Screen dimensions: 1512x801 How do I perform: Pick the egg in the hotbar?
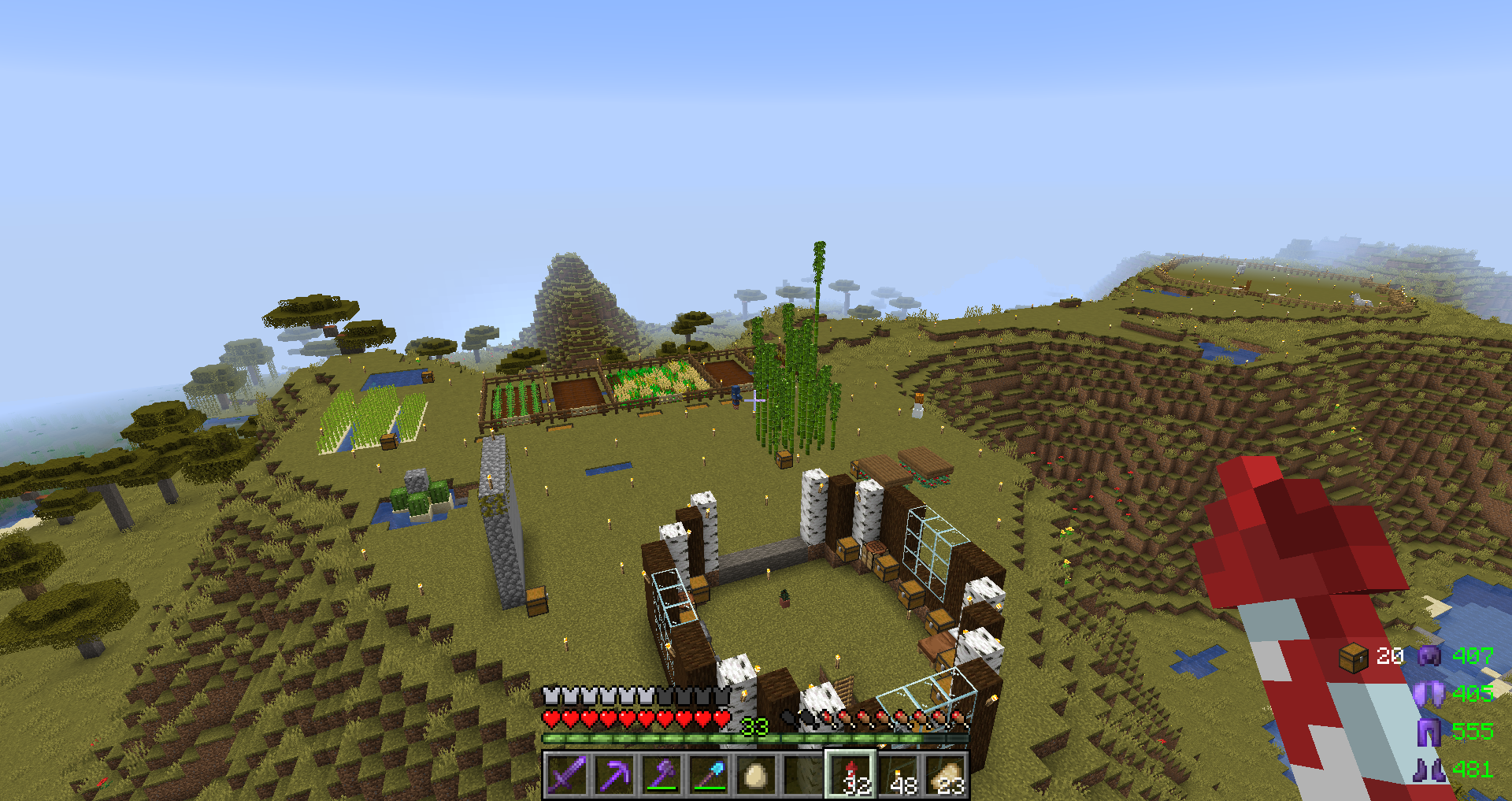click(x=755, y=775)
